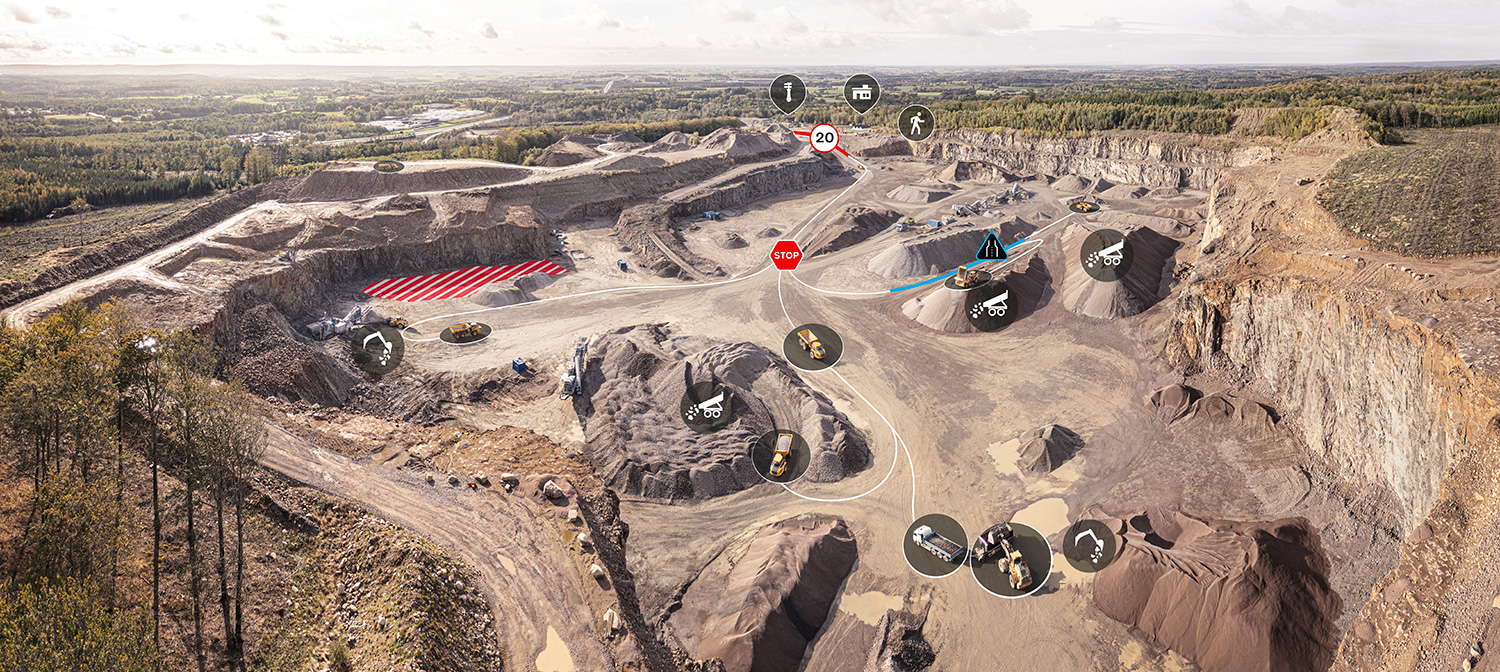Click excavator icon beside the loader-and-truck marker
The height and width of the screenshot is (672, 1500).
click(1089, 545)
